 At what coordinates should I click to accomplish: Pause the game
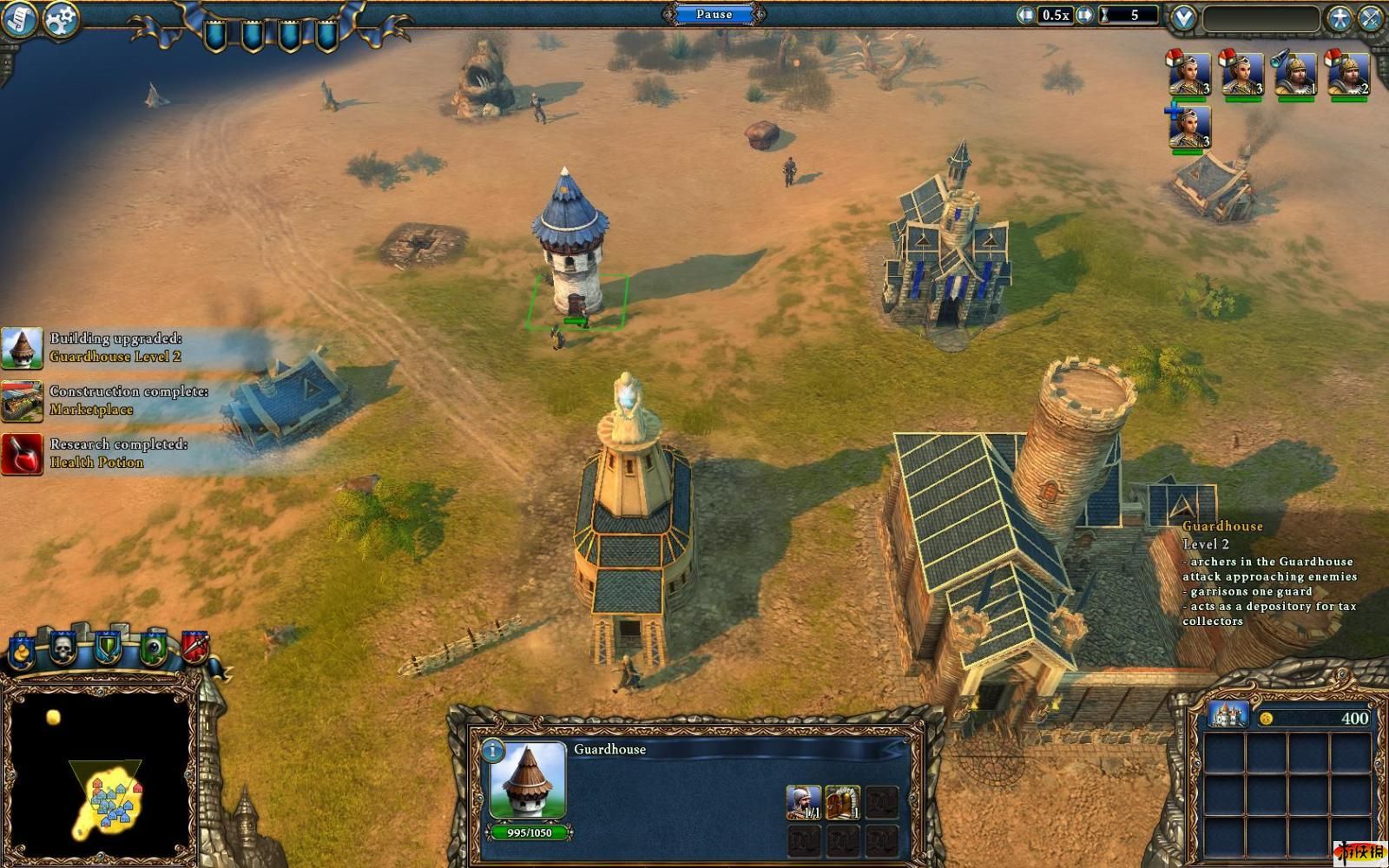714,14
